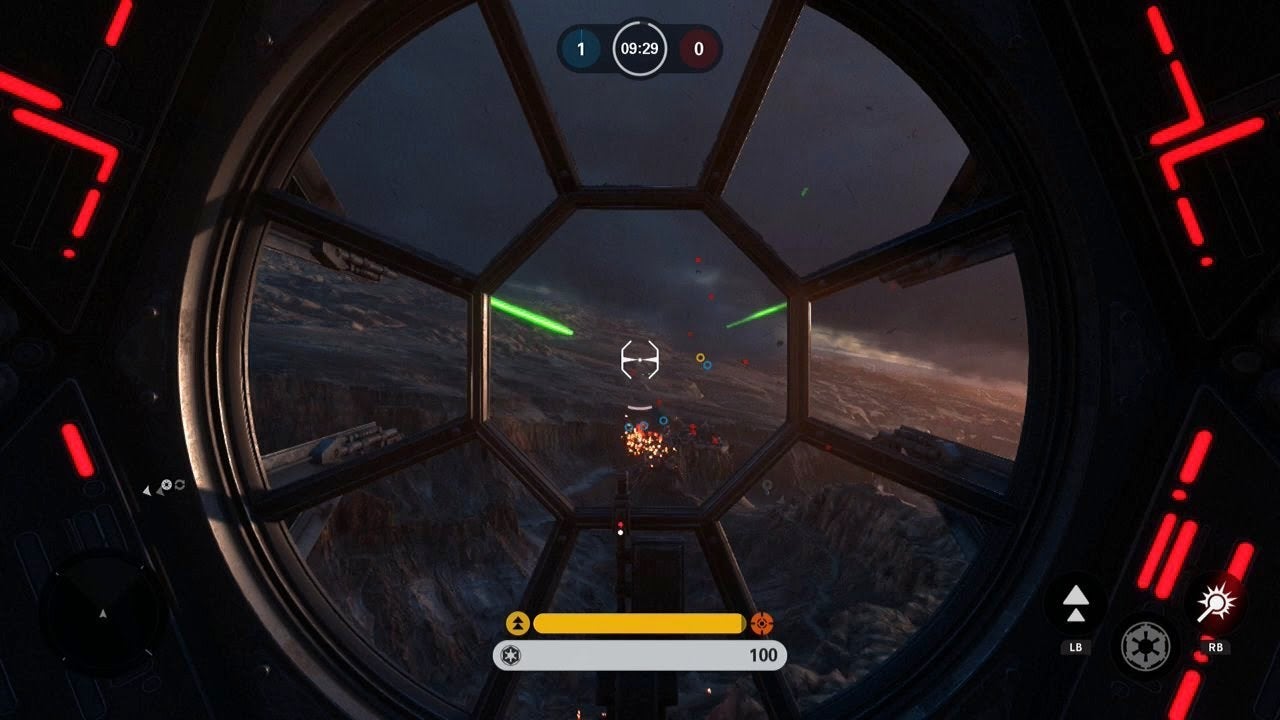Click the orange crosshair icon beside the power bar
The width and height of the screenshot is (1280, 720).
tap(762, 624)
